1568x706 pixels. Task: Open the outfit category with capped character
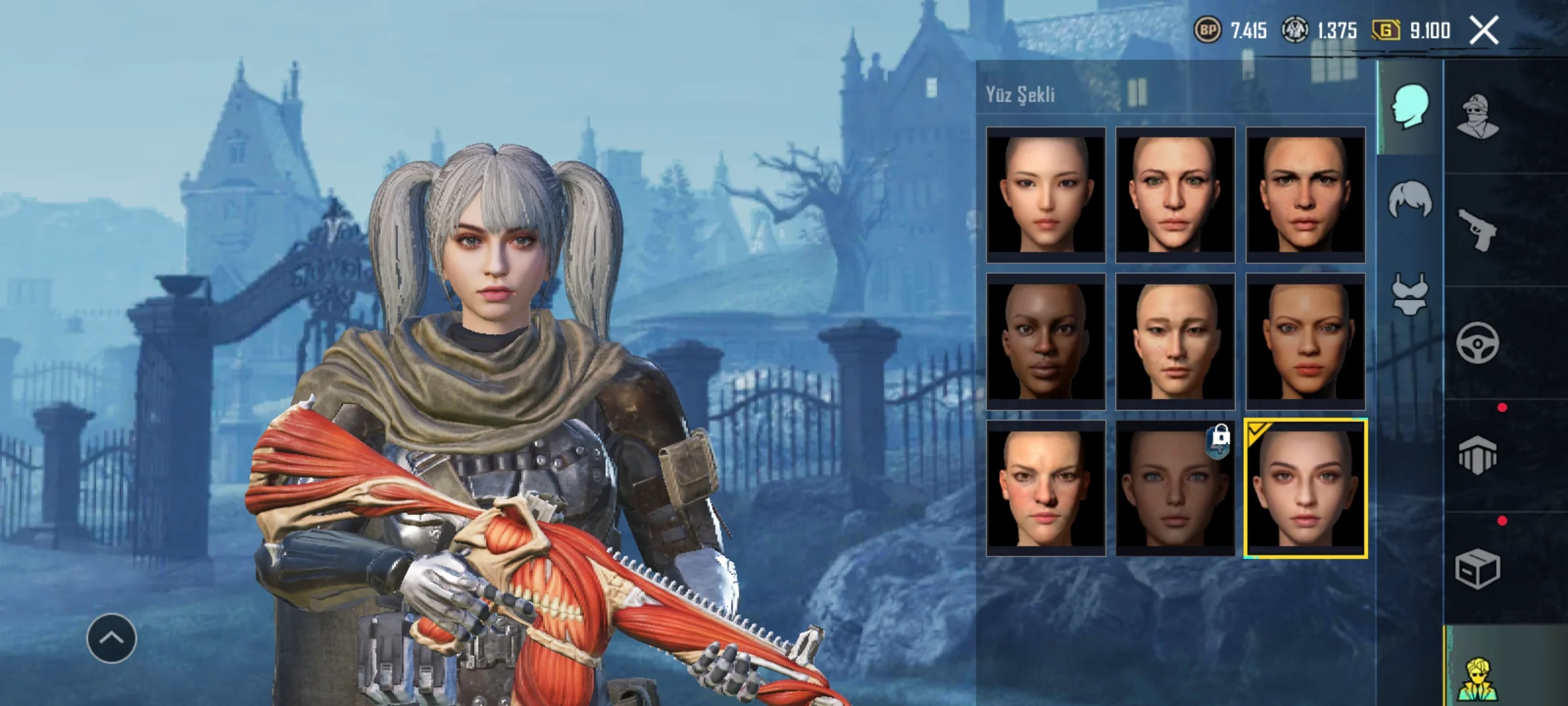pyautogui.click(x=1478, y=117)
